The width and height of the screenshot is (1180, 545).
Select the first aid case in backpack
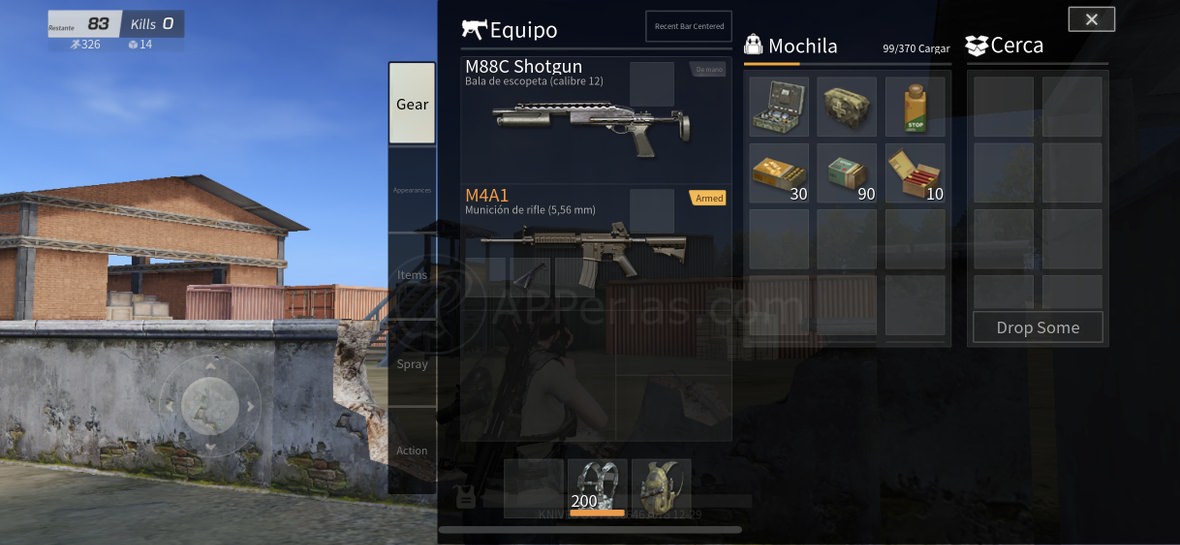point(779,107)
